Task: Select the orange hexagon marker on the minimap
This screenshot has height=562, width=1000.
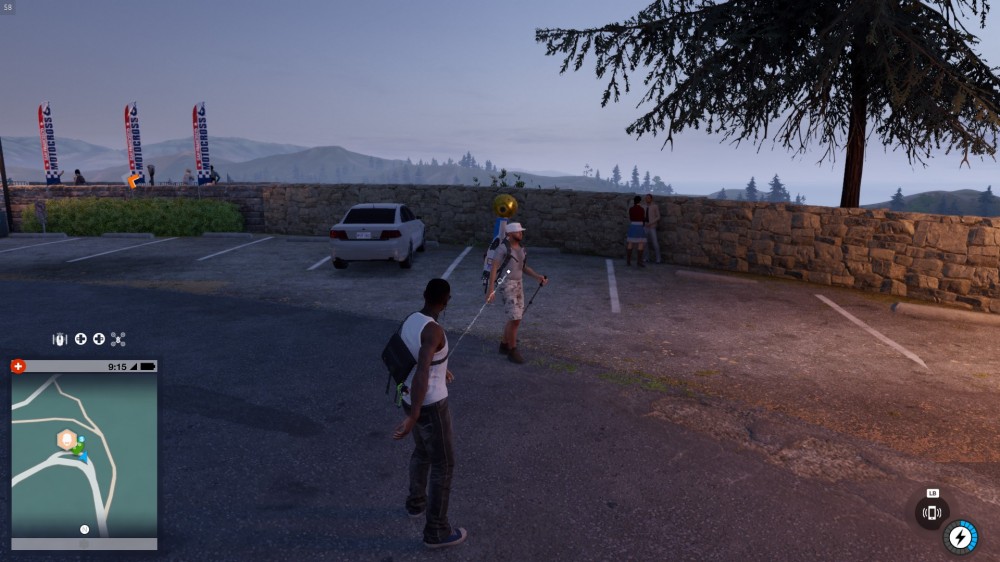Action: [x=67, y=439]
